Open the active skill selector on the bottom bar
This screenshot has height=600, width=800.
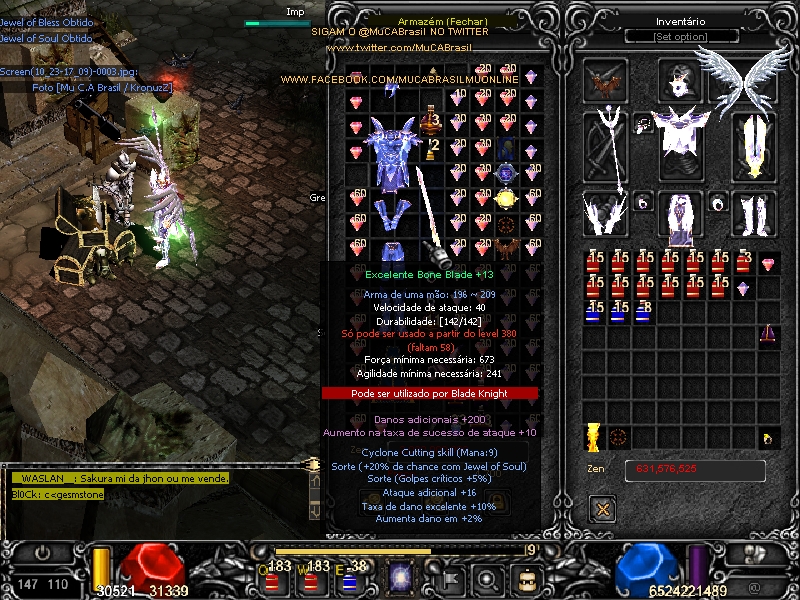coord(402,578)
